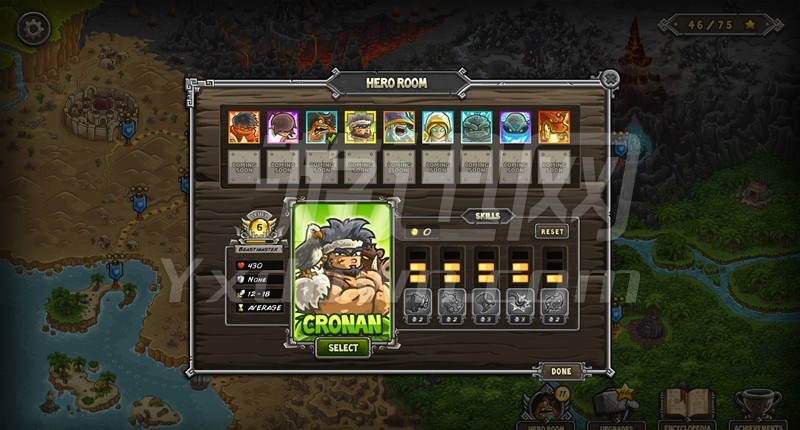Close the Hero Room window
The height and width of the screenshot is (430, 800).
[x=609, y=78]
